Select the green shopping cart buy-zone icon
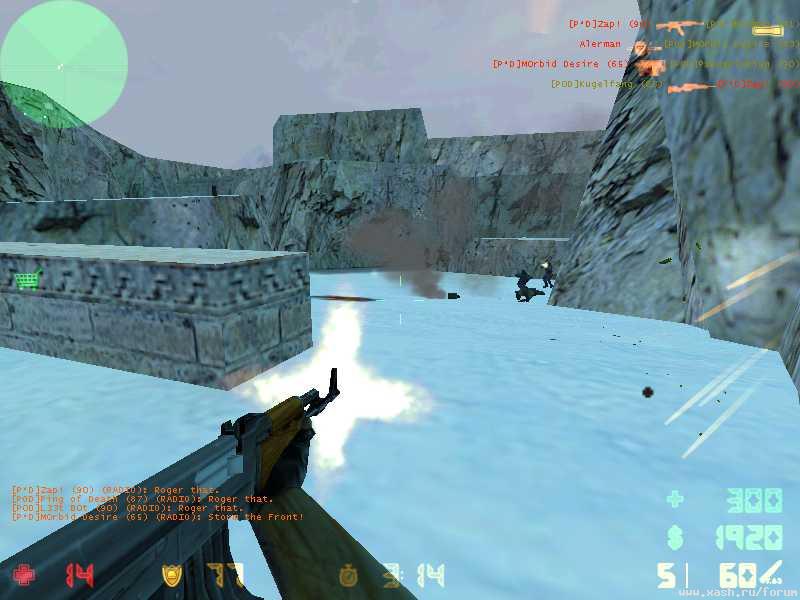Viewport: 800px width, 600px height. (27, 280)
